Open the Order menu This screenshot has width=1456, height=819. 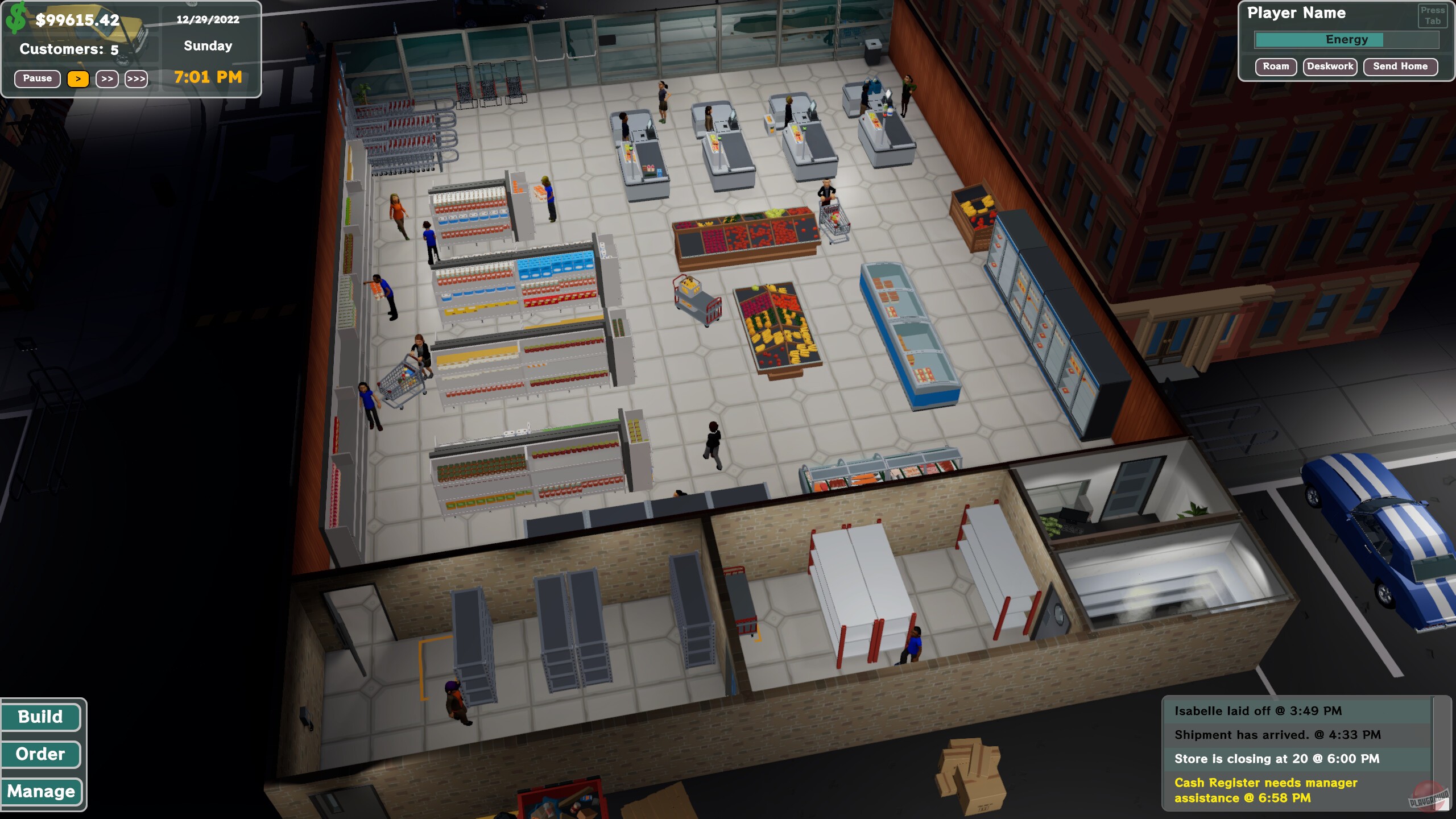point(40,754)
